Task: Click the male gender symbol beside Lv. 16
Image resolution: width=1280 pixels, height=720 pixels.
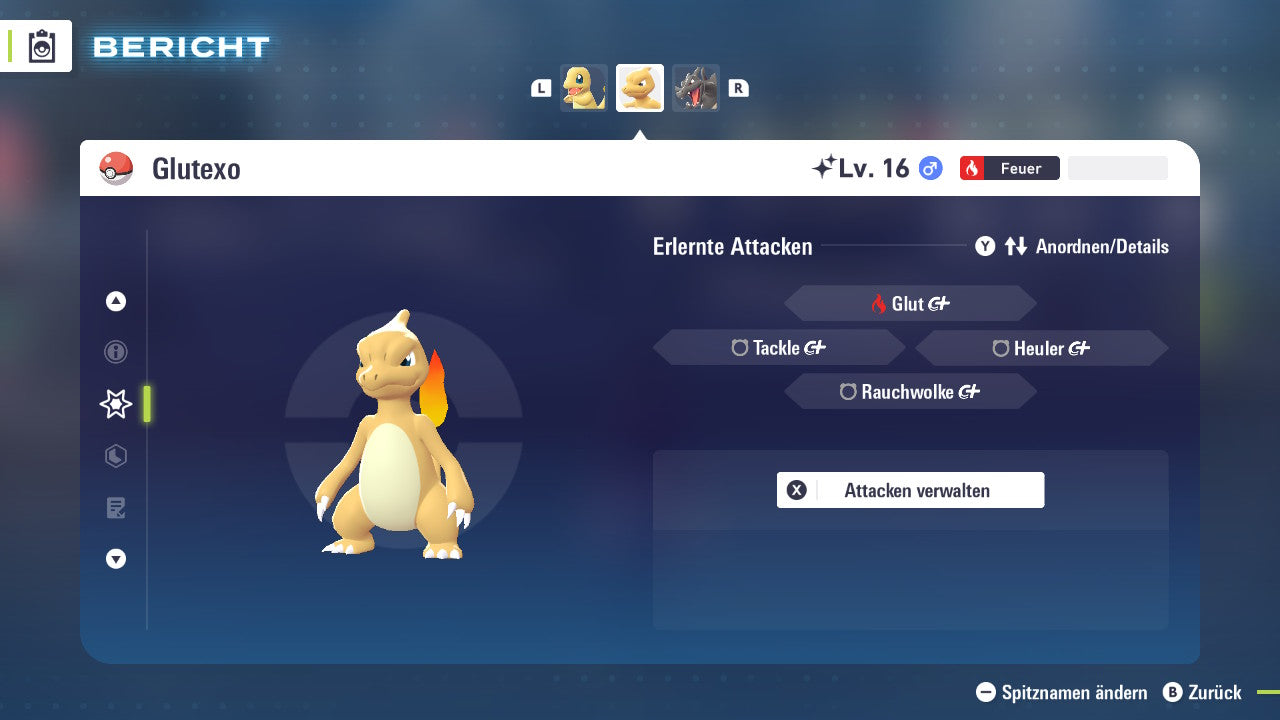Action: (x=929, y=168)
